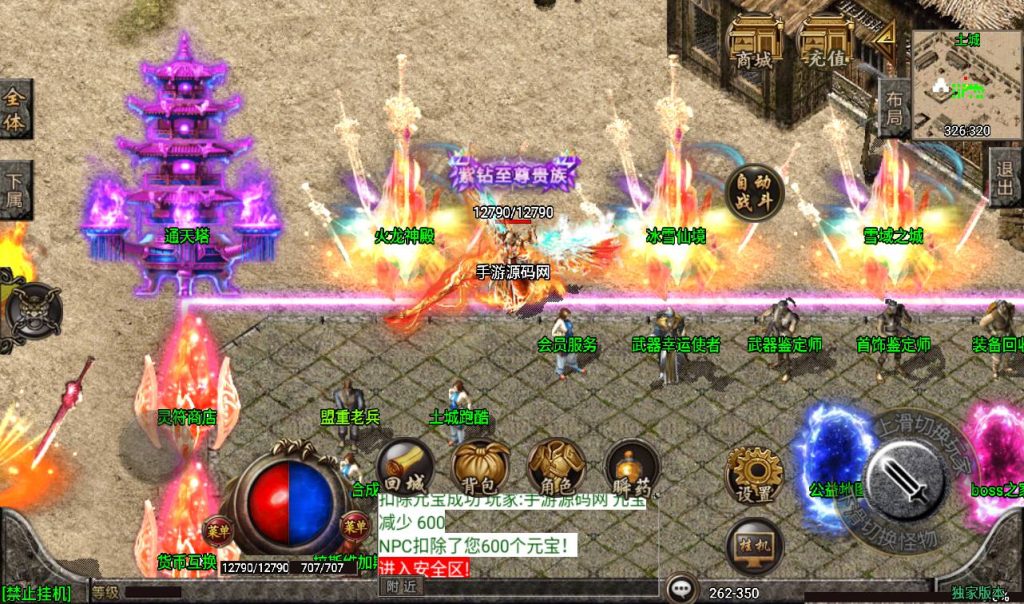Open the 背包 backpack

pyautogui.click(x=481, y=469)
